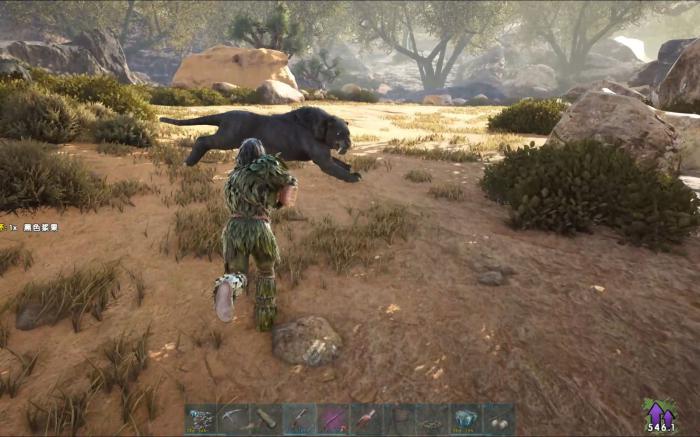This screenshot has width=700, height=437.
Task: Select the pickaxe hotbar slot
Action: coord(234,418)
